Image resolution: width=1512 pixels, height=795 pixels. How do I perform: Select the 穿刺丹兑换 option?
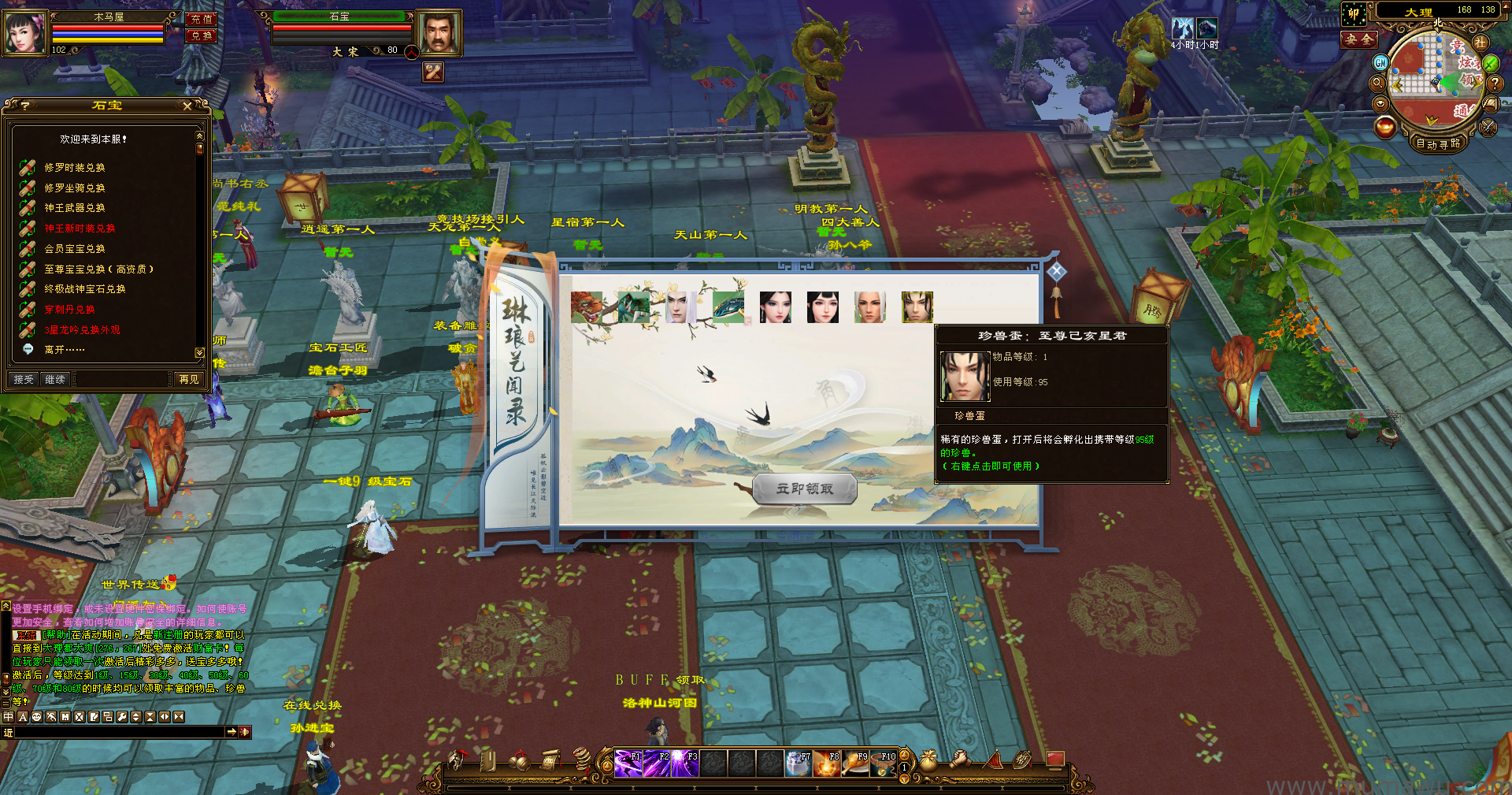[x=69, y=310]
